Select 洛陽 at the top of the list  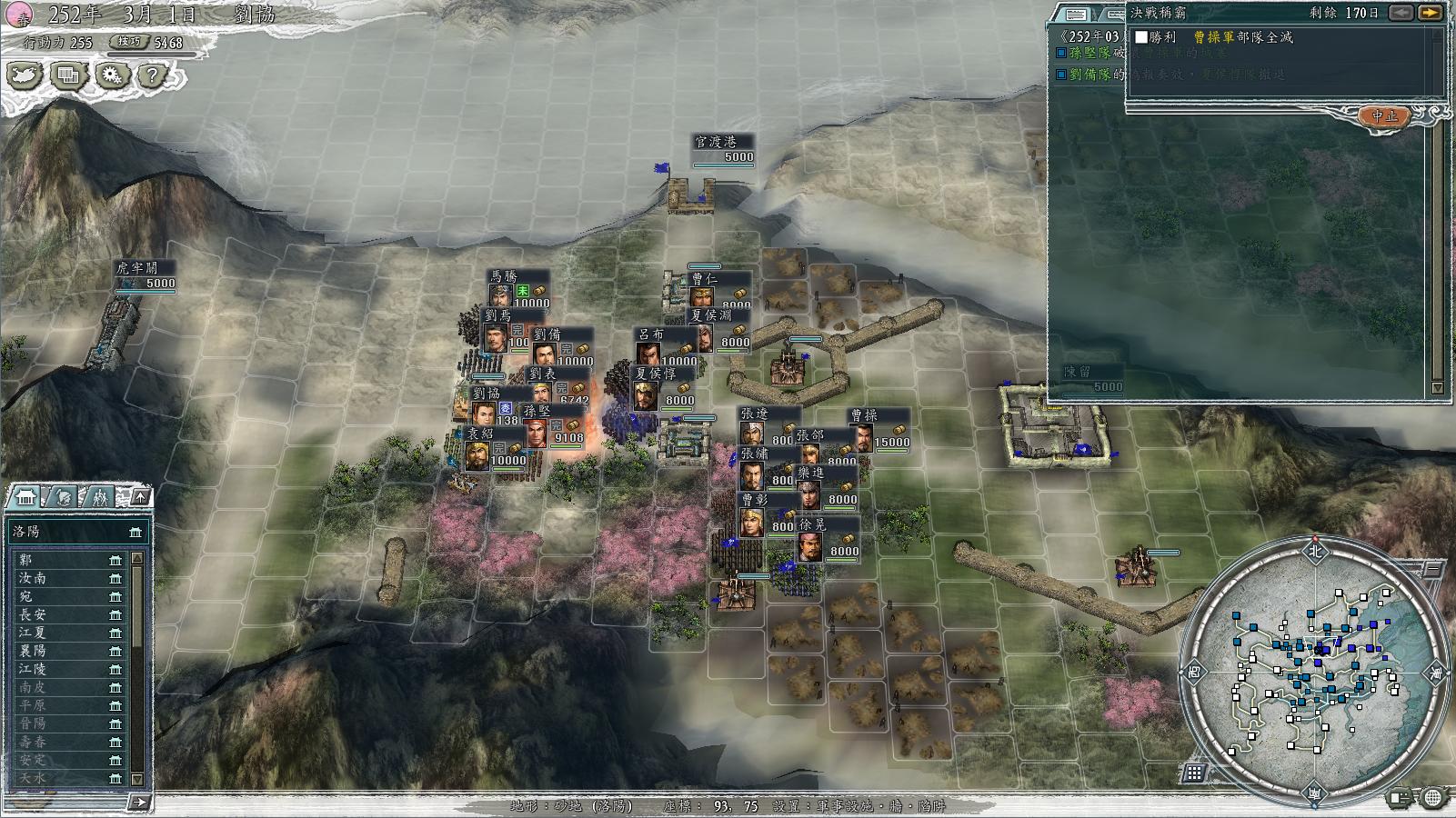click(73, 531)
